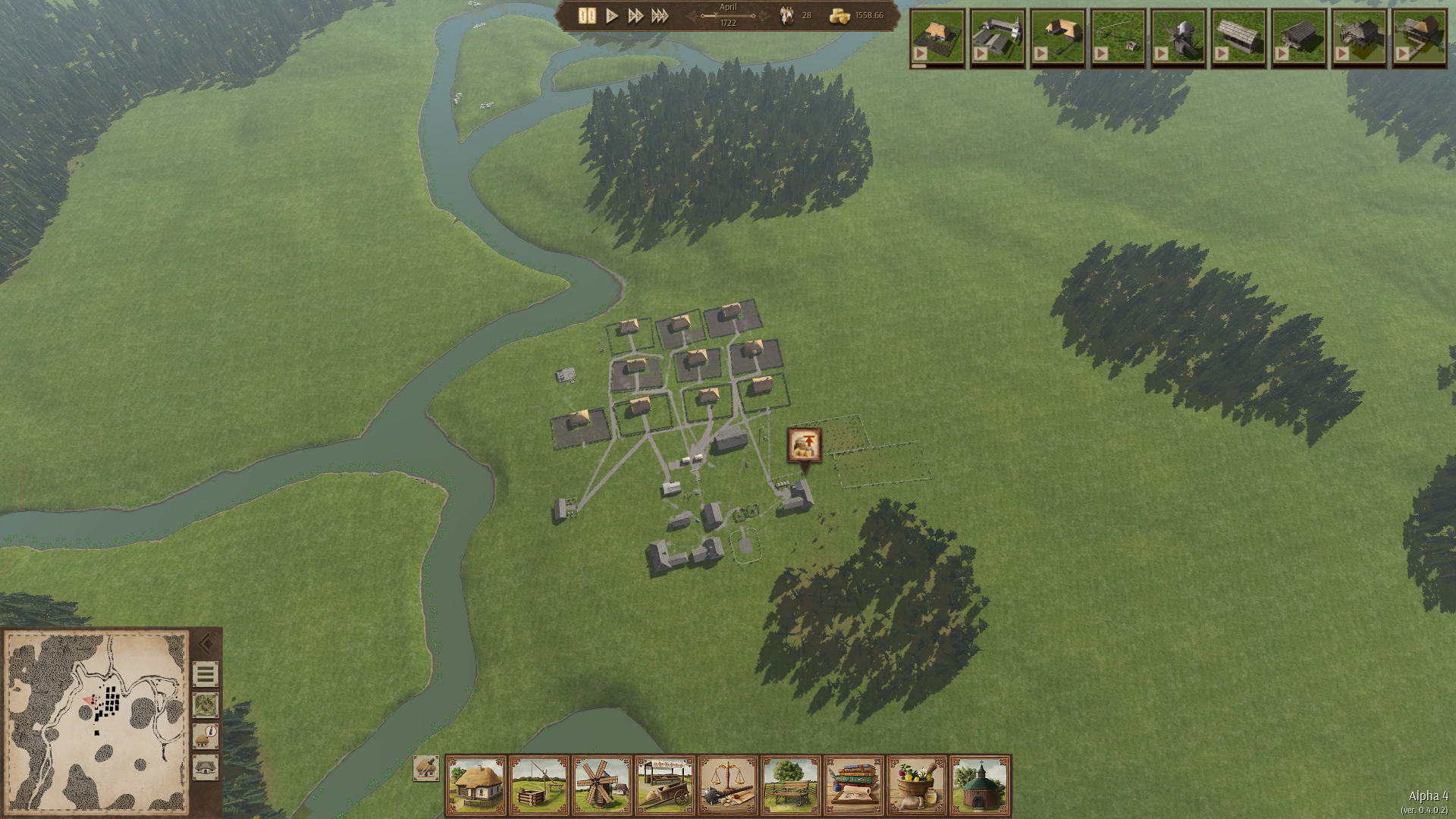Choose the market stall and cart category

(665, 786)
